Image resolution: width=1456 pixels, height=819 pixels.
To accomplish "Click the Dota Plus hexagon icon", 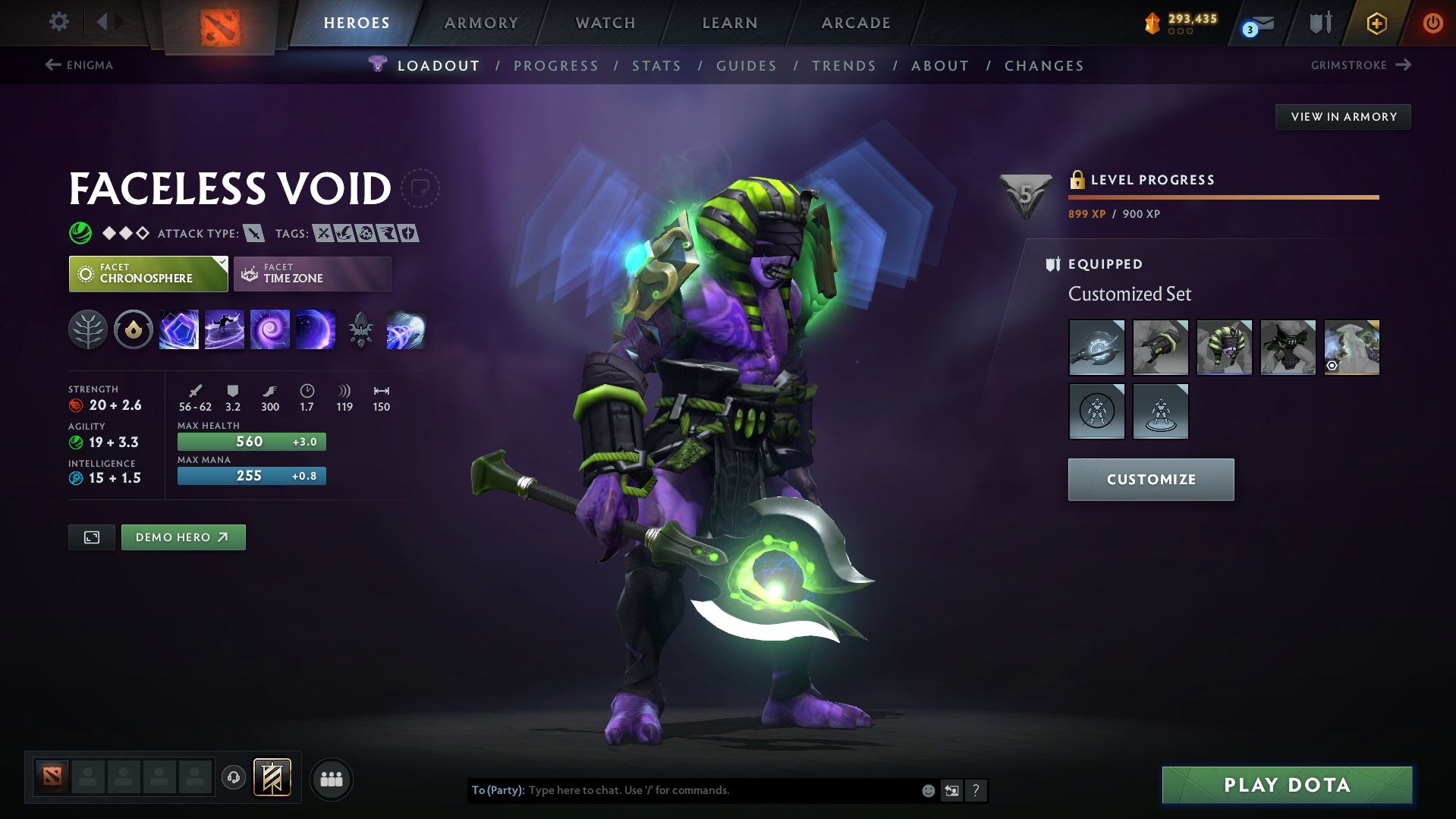I will pos(1376,23).
